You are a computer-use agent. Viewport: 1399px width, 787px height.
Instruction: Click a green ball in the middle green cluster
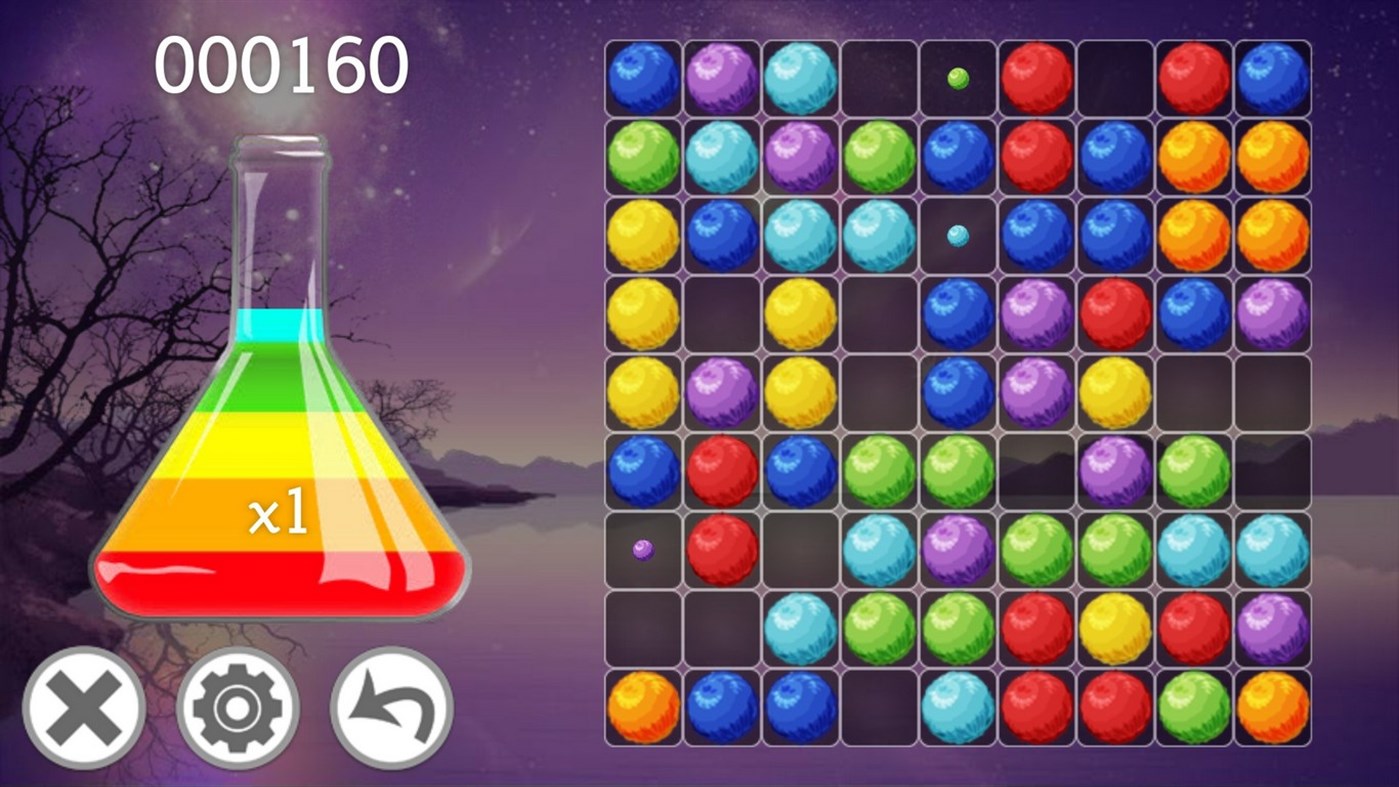[x=880, y=470]
